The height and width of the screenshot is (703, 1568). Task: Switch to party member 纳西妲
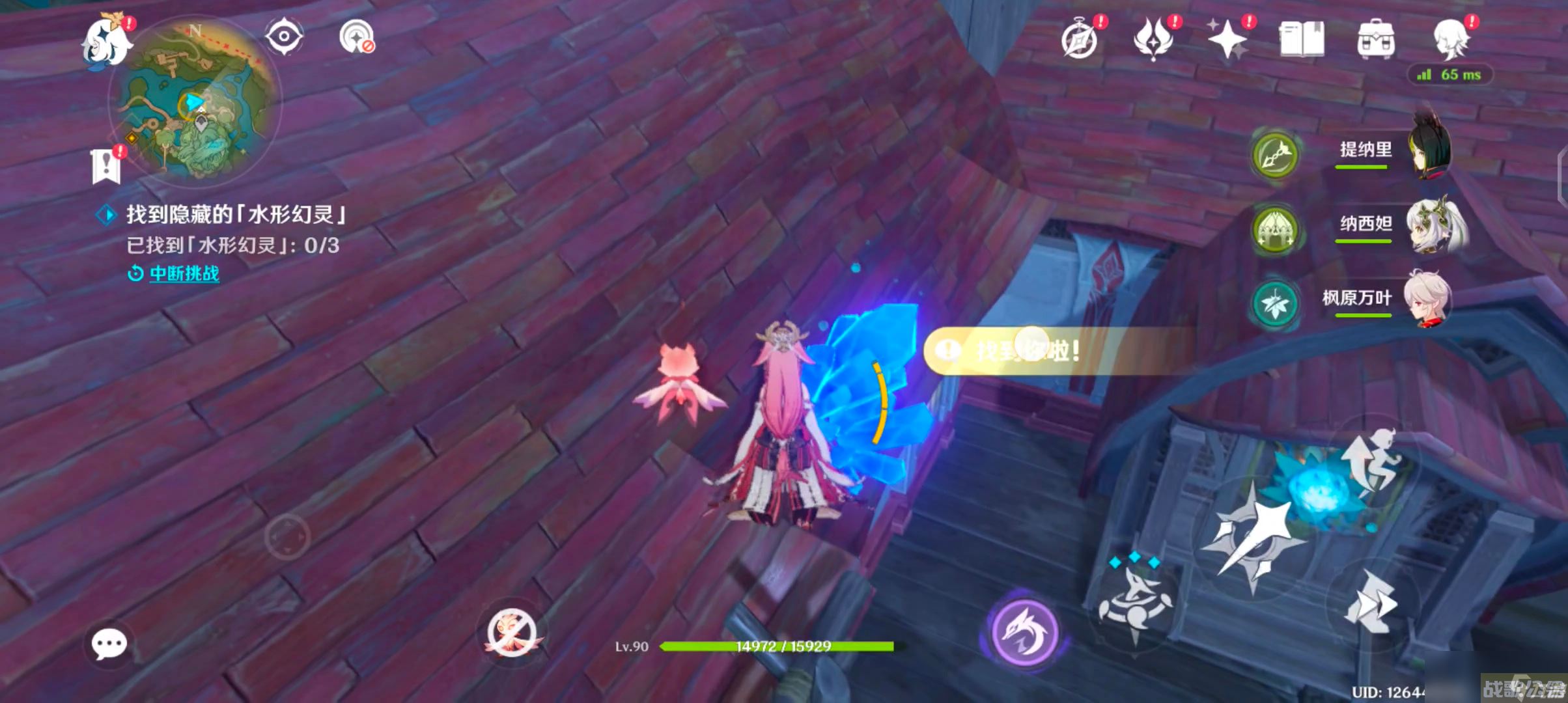[x=1393, y=225]
